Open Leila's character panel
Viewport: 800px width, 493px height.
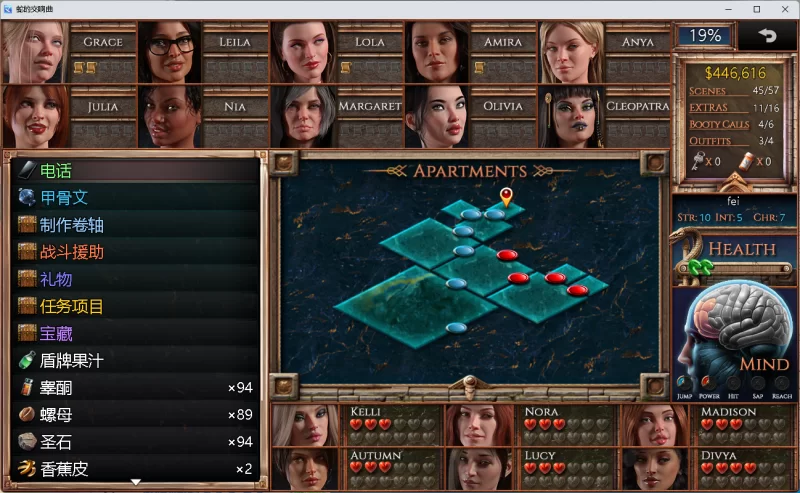[x=170, y=52]
